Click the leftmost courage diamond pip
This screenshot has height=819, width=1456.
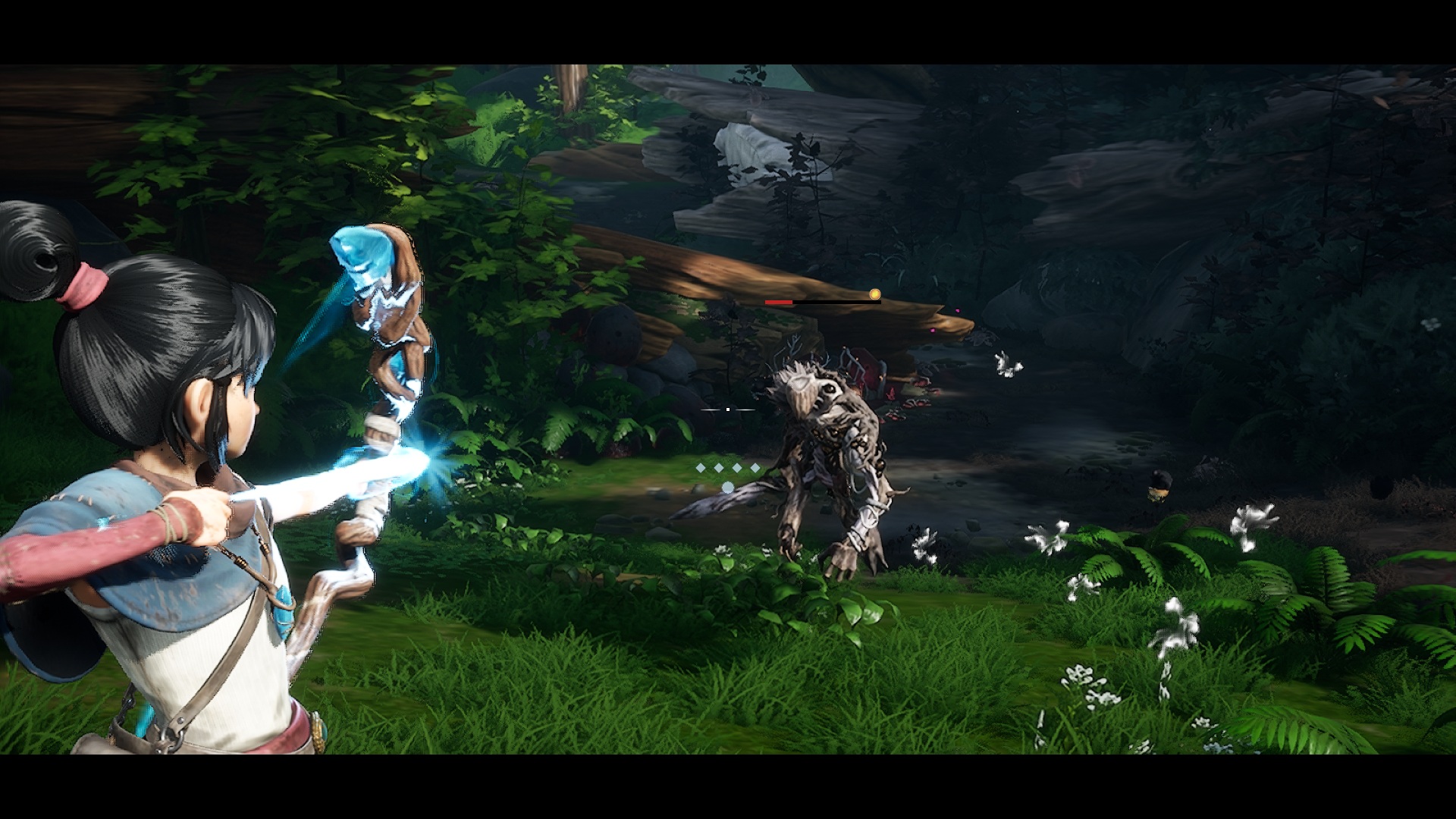click(x=701, y=467)
